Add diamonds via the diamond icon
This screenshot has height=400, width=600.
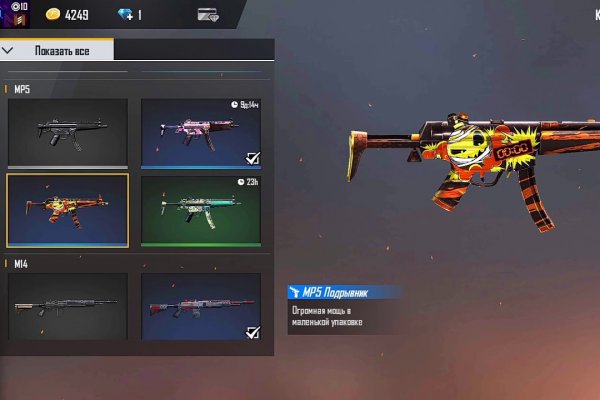pos(124,14)
